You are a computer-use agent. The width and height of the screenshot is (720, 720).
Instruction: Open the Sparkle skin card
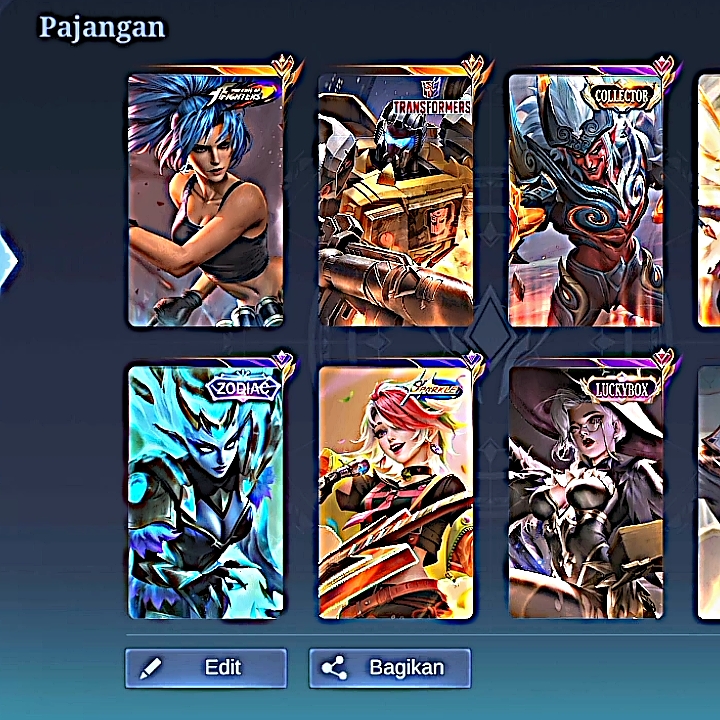pyautogui.click(x=396, y=492)
